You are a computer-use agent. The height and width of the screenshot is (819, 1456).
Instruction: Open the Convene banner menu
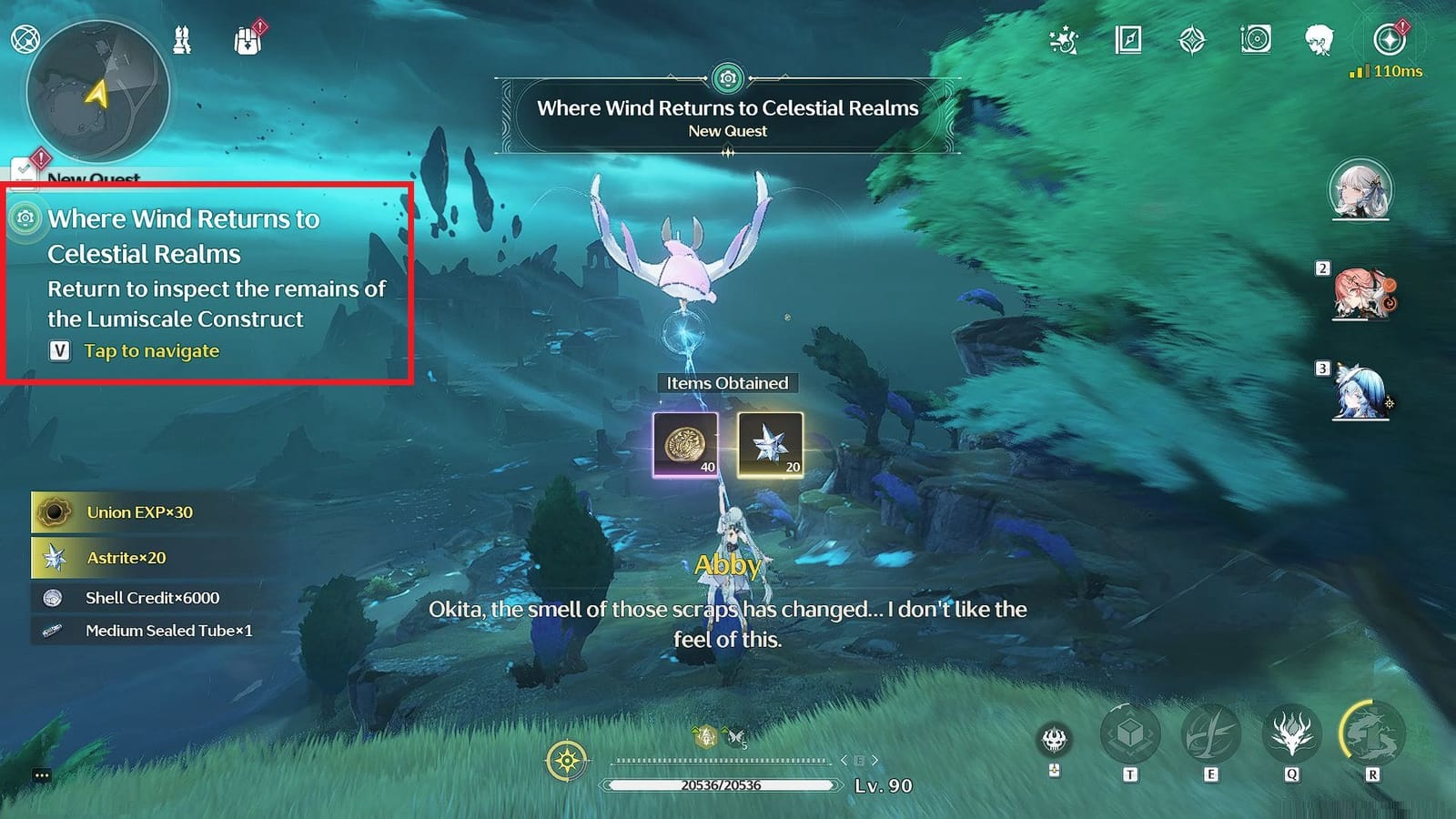pyautogui.click(x=1191, y=39)
